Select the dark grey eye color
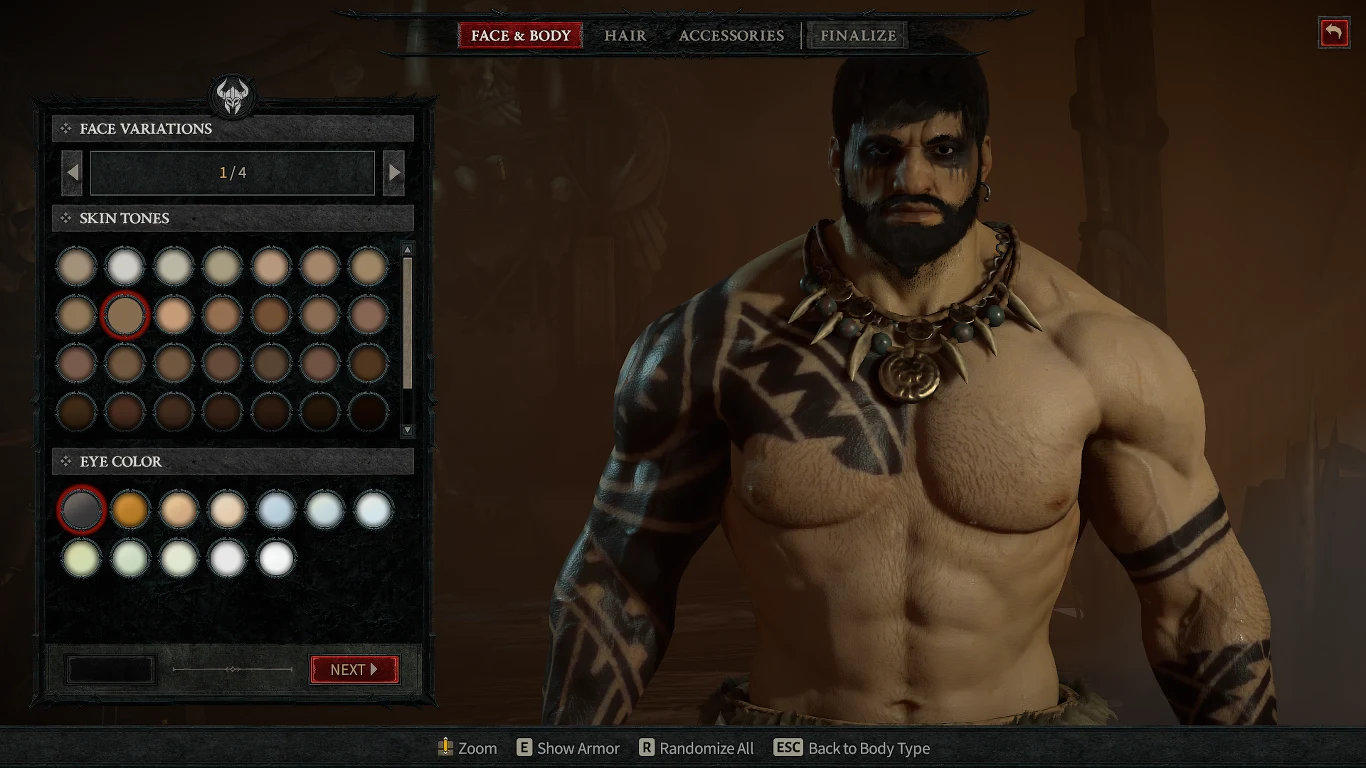This screenshot has width=1366, height=768. click(81, 509)
